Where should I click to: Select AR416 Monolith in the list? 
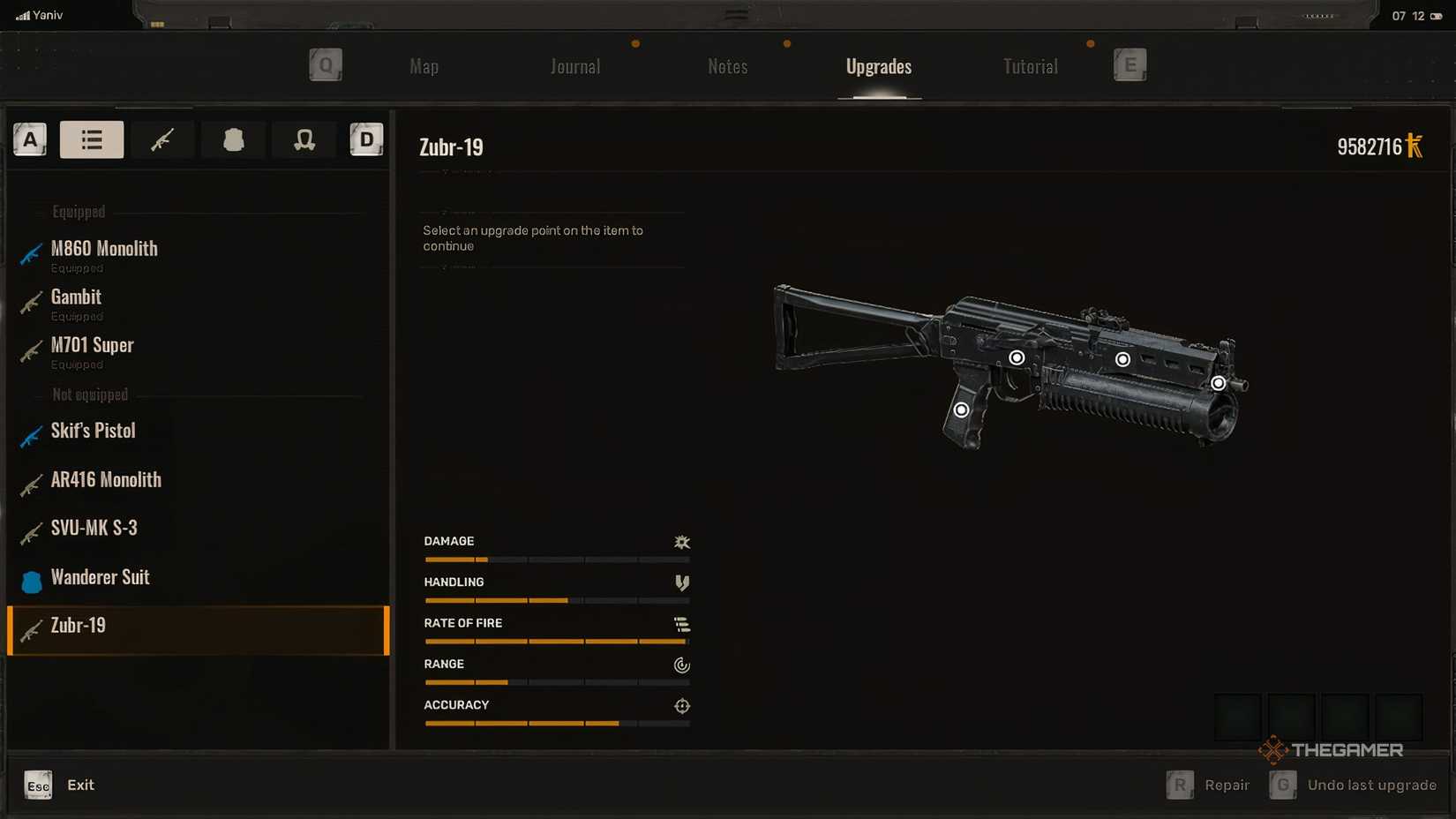[x=106, y=480]
